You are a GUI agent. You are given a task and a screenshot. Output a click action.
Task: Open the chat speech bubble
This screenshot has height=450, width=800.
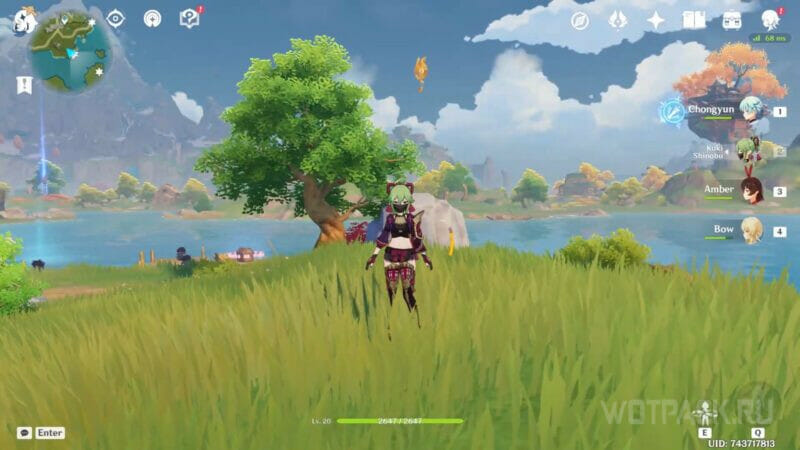24,433
